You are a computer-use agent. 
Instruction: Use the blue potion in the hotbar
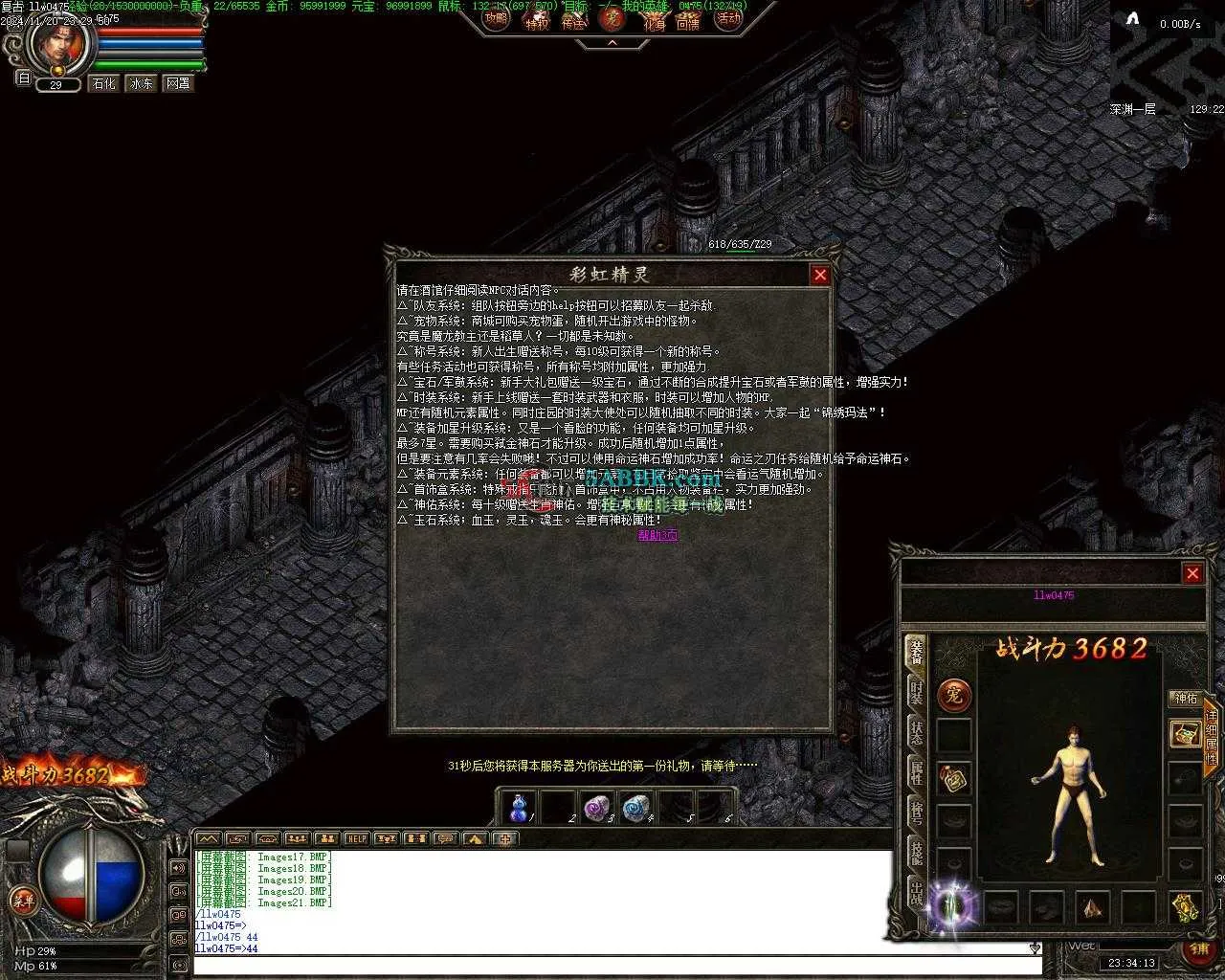(x=519, y=809)
